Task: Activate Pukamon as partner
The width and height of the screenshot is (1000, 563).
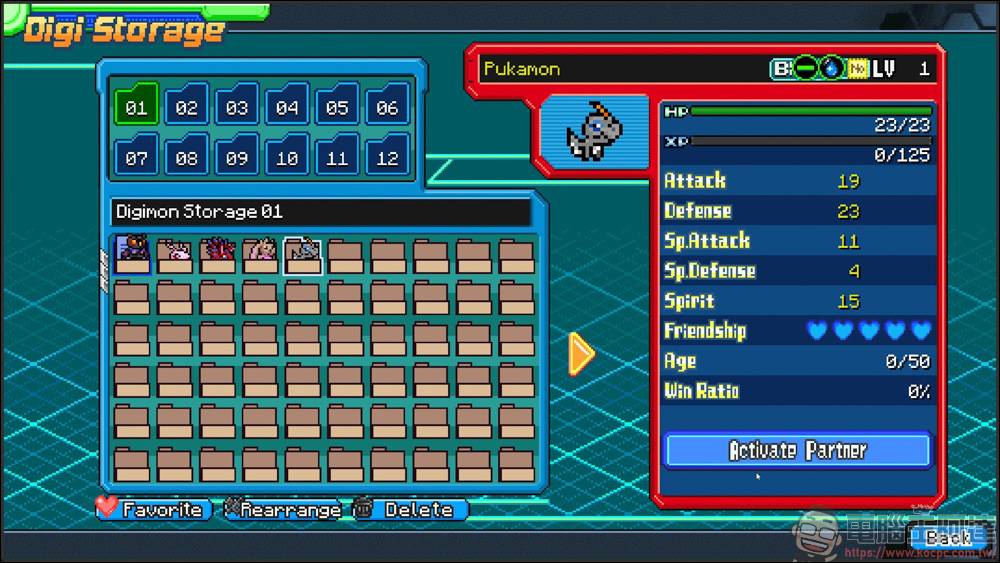Action: click(x=797, y=450)
